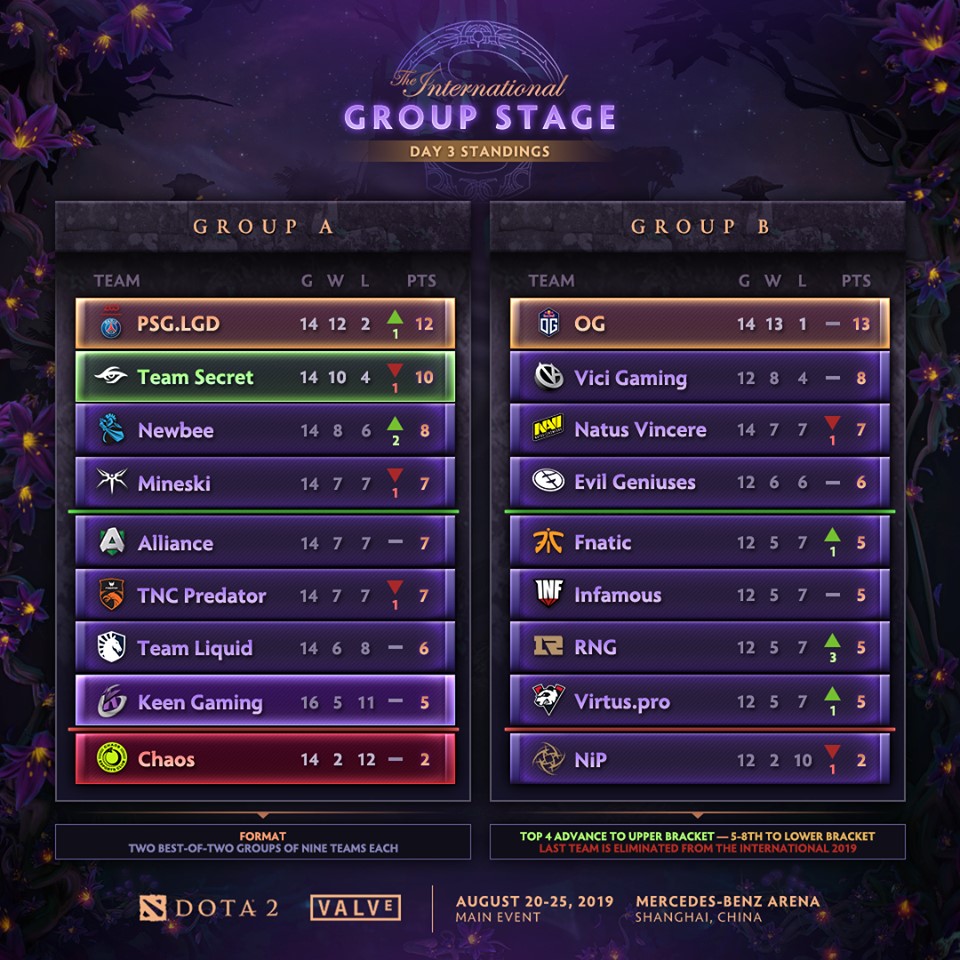Select Mineski in Group A
Image resolution: width=960 pixels, height=960 pixels.
[265, 483]
